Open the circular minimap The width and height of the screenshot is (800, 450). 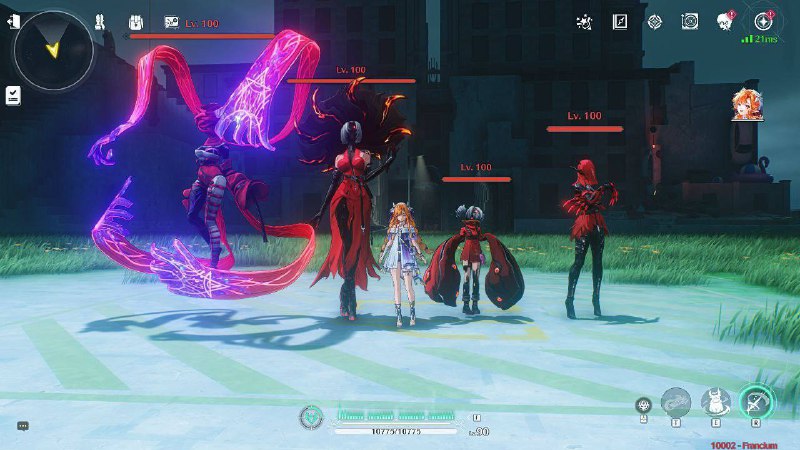pyautogui.click(x=54, y=50)
